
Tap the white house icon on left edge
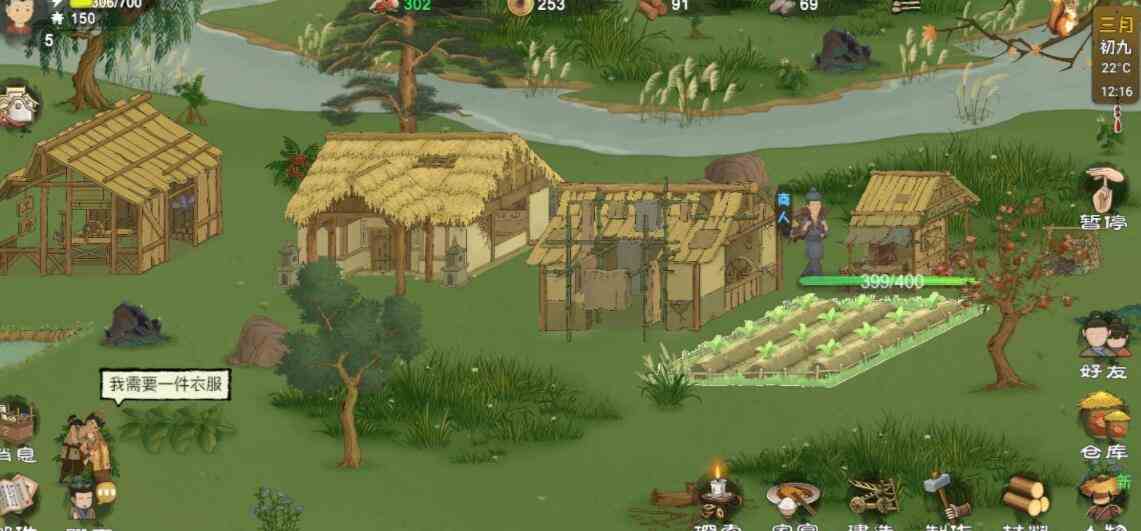coord(17,104)
